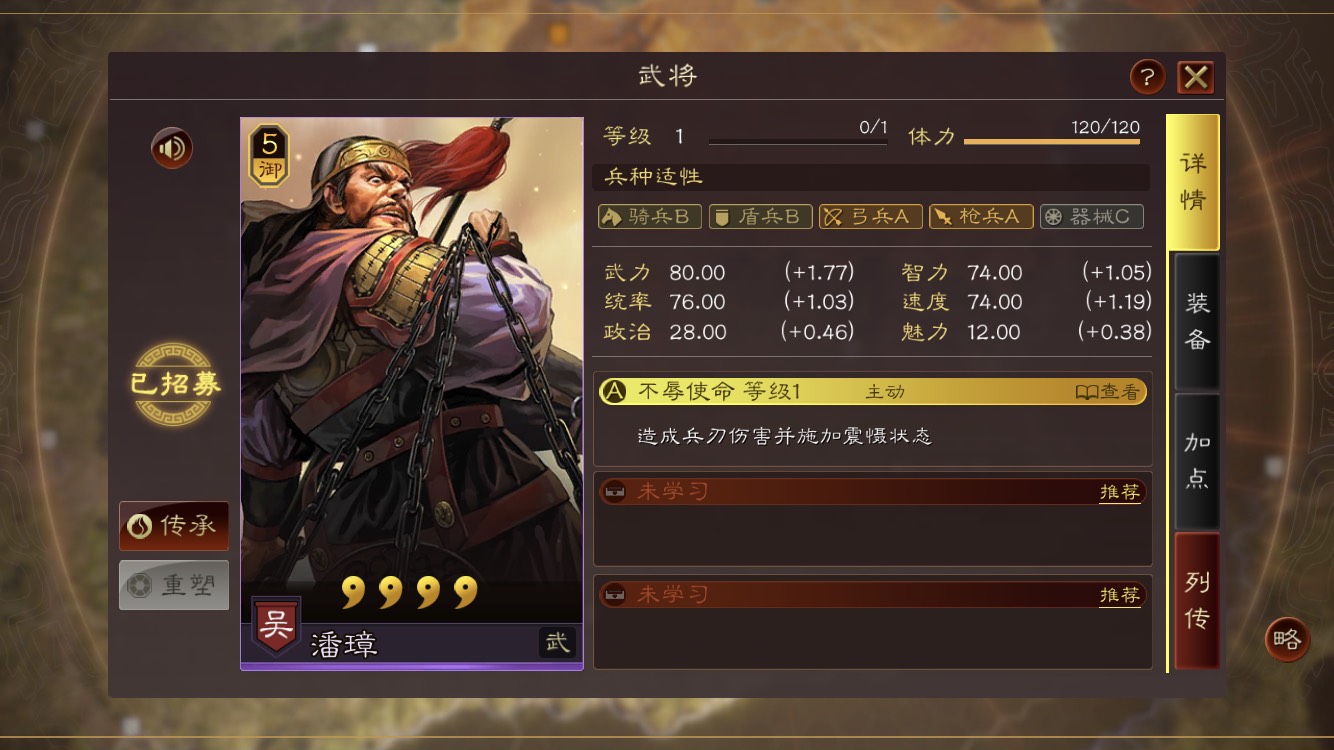Viewport: 1334px width, 750px height.
Task: Select the 盾兵B shield troop badge
Action: click(x=759, y=216)
